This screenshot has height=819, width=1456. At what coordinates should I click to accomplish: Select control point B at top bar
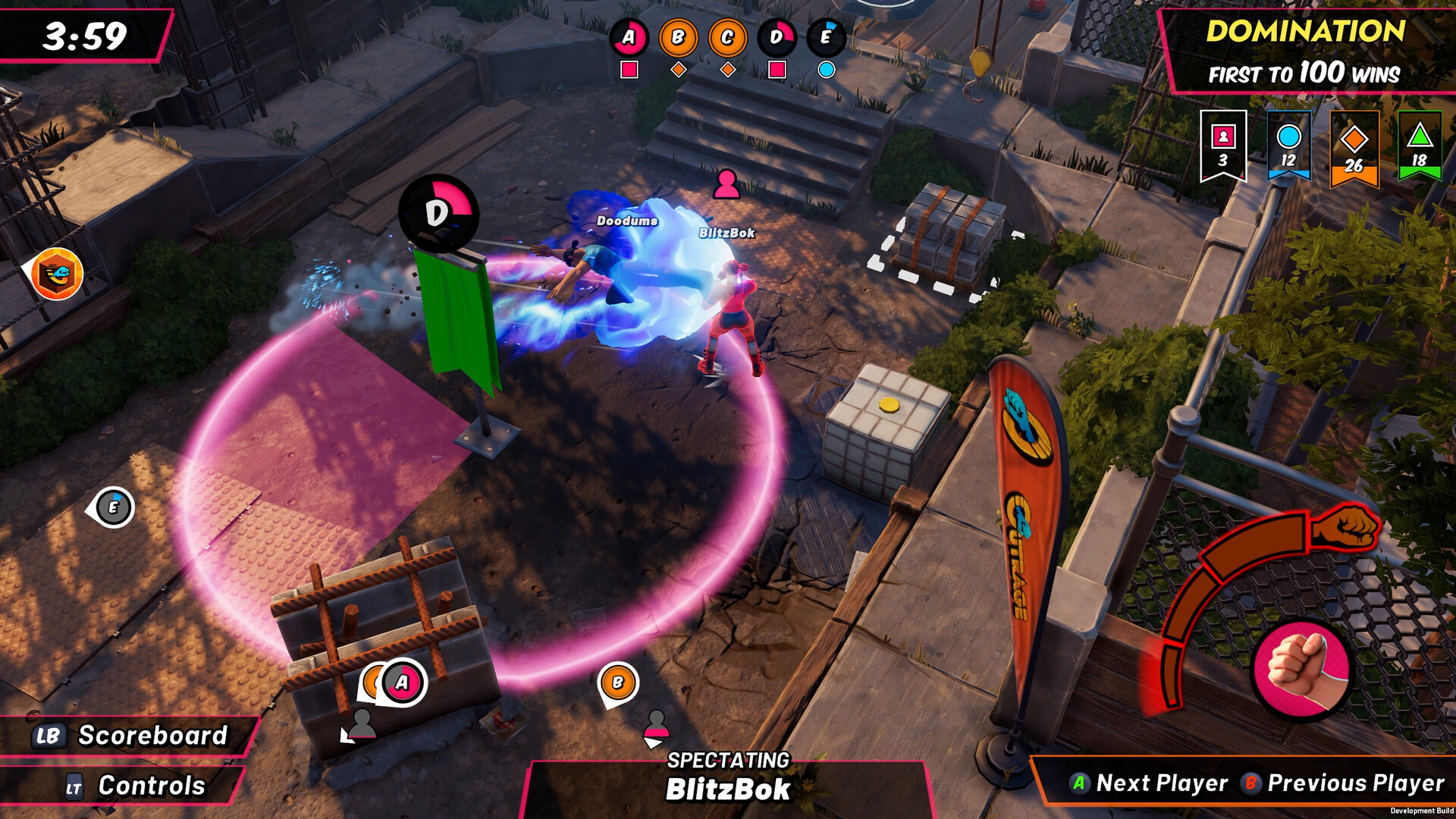point(678,38)
